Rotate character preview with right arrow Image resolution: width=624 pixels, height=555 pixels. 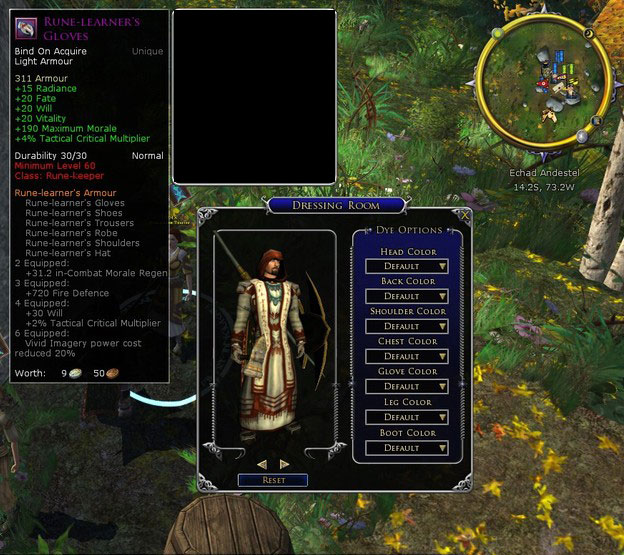tap(285, 464)
